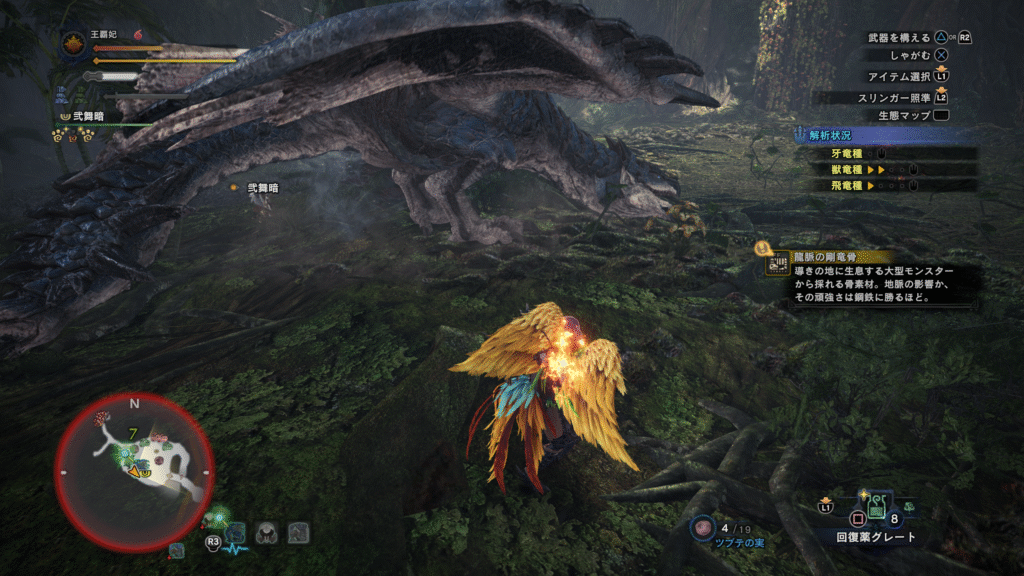This screenshot has width=1024, height=576.
Task: Click the スリンガー照準 action label
Action: tap(892, 96)
